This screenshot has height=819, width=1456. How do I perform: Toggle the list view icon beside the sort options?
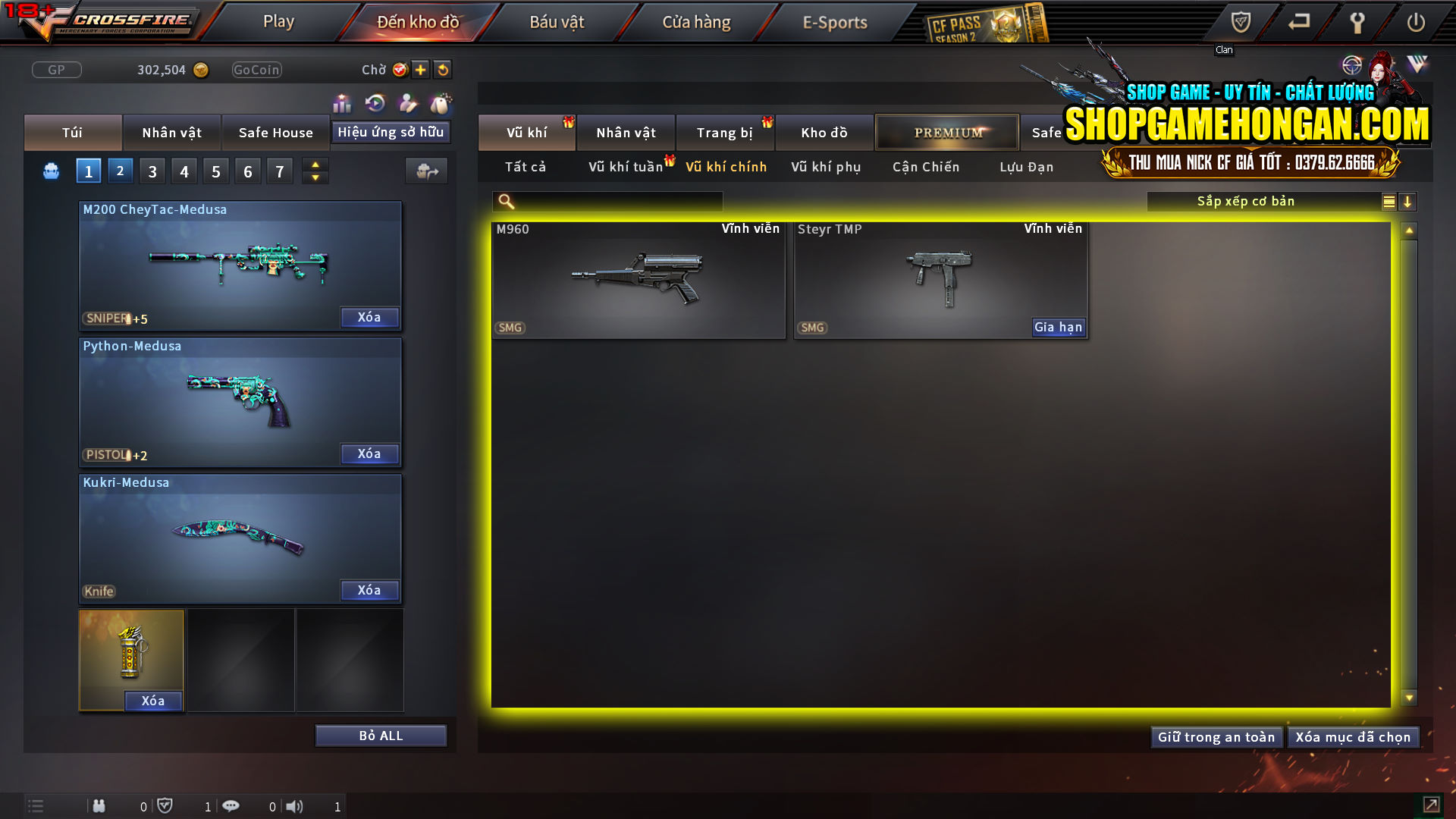[1388, 202]
